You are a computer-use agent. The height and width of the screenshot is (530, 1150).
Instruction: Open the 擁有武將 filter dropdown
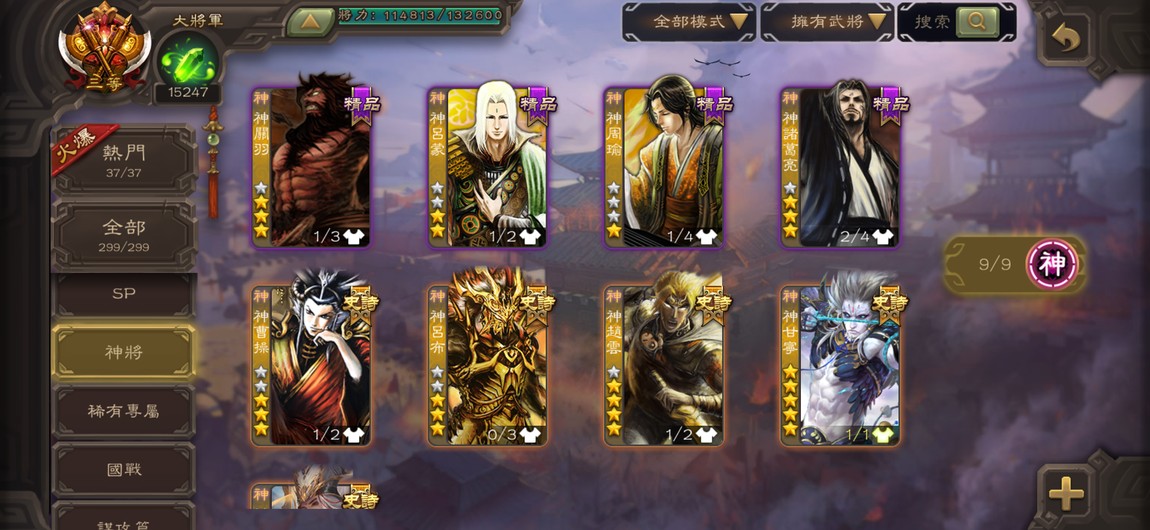coord(826,21)
